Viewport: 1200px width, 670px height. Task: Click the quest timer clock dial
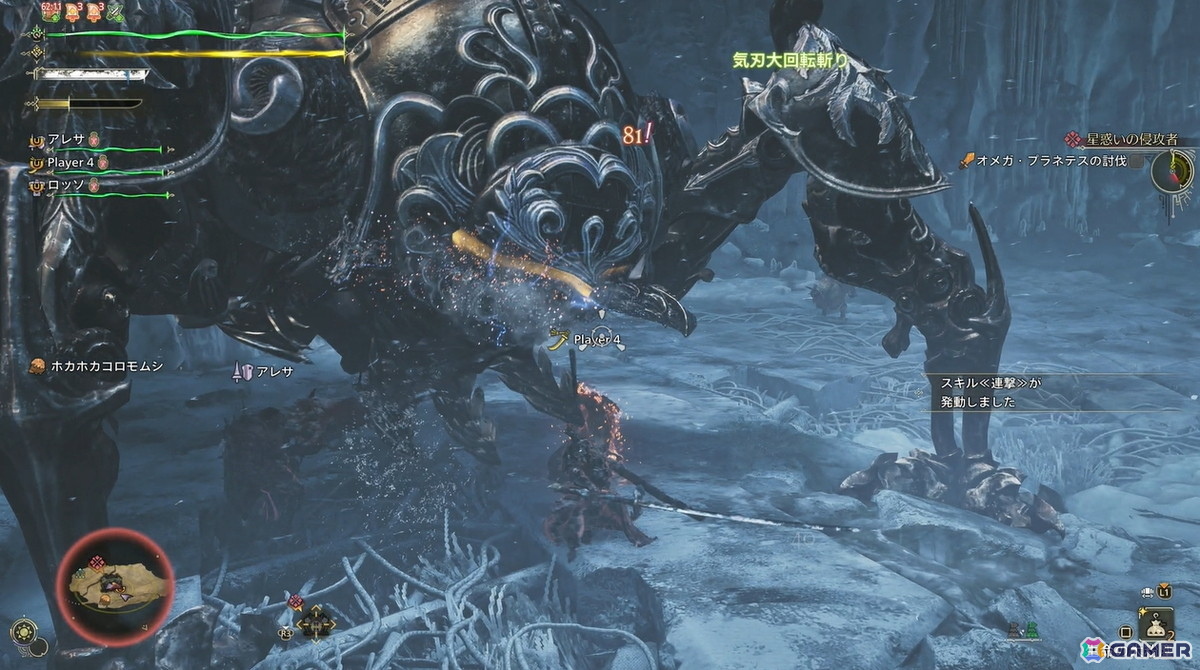[1172, 171]
